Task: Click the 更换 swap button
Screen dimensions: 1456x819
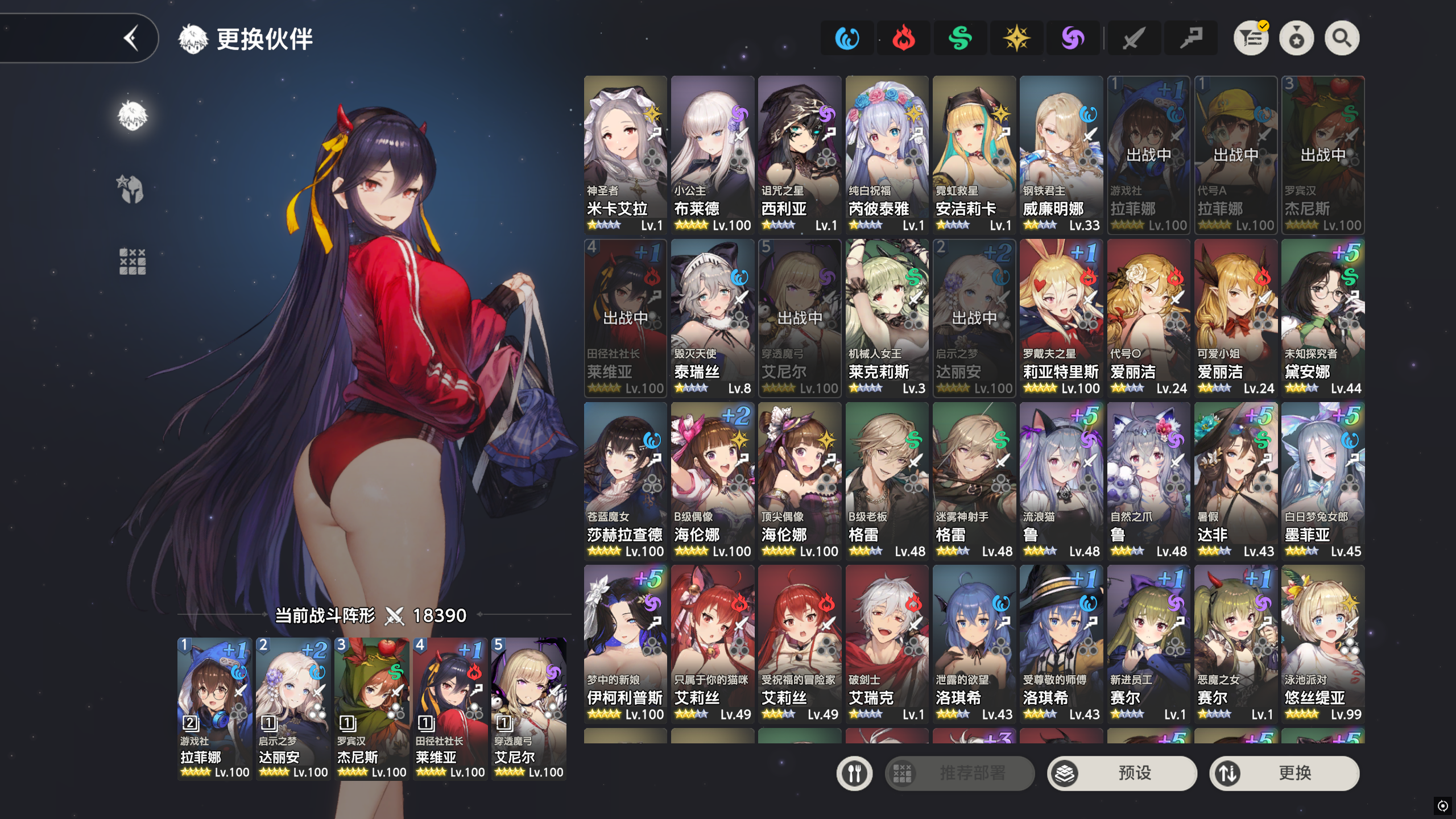Action: coord(1284,773)
